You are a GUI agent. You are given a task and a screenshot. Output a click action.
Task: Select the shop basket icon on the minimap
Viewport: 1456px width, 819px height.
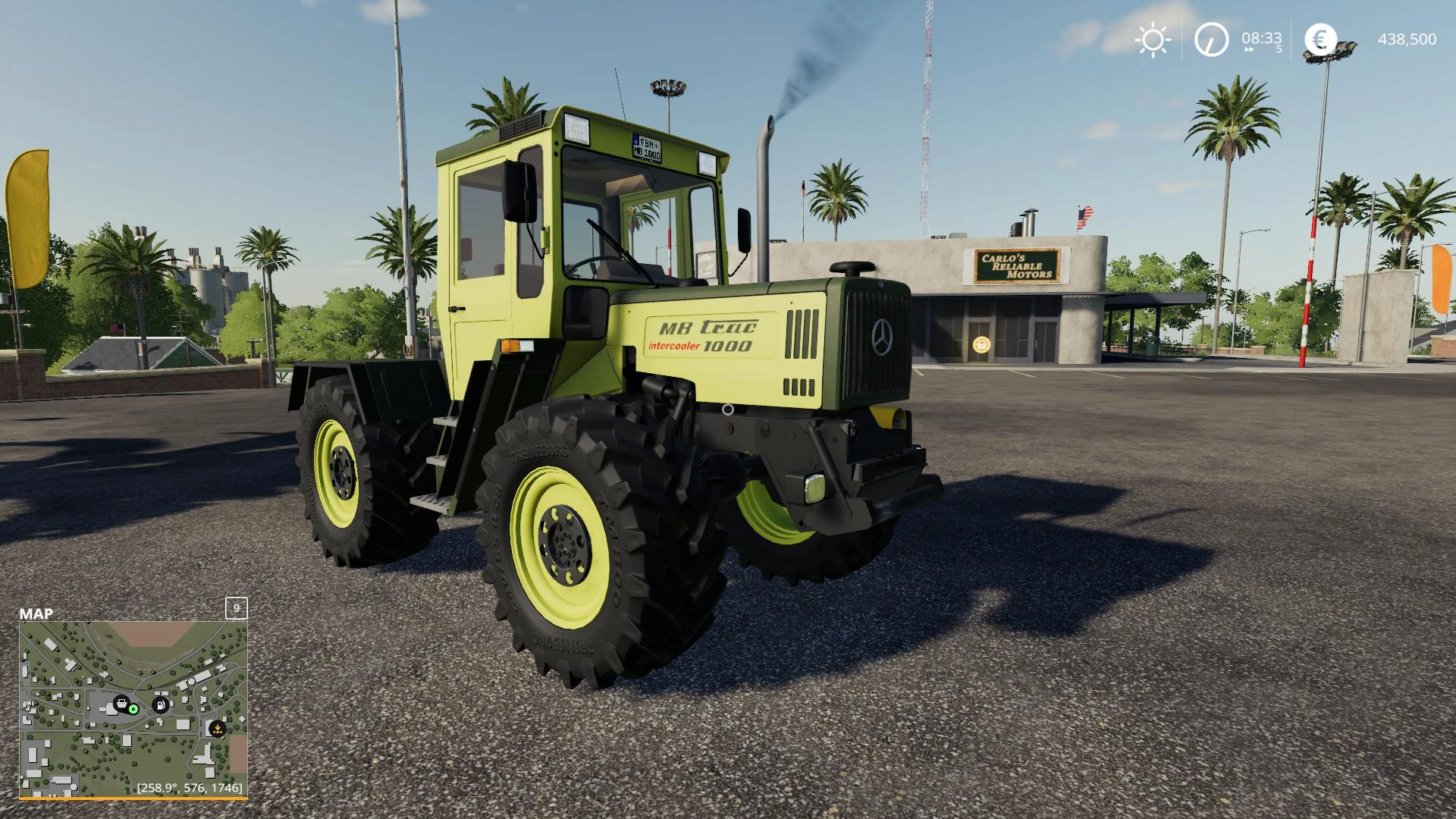tap(121, 704)
